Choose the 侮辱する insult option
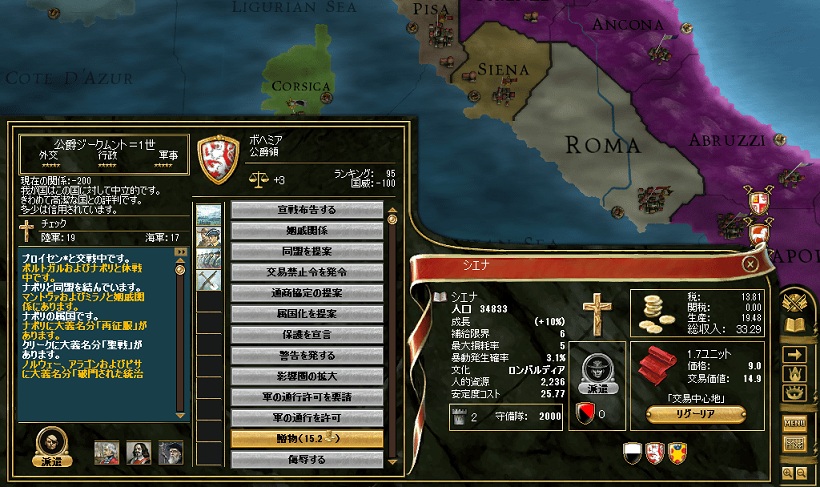Image resolution: width=820 pixels, height=487 pixels. pos(307,459)
